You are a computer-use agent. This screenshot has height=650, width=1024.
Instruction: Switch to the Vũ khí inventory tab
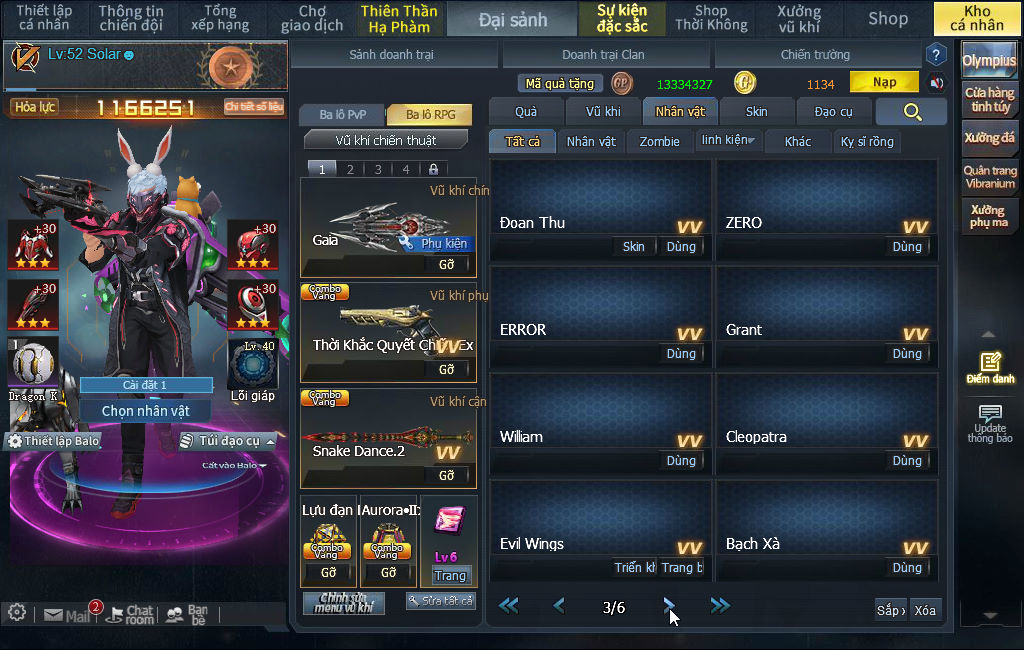point(603,111)
